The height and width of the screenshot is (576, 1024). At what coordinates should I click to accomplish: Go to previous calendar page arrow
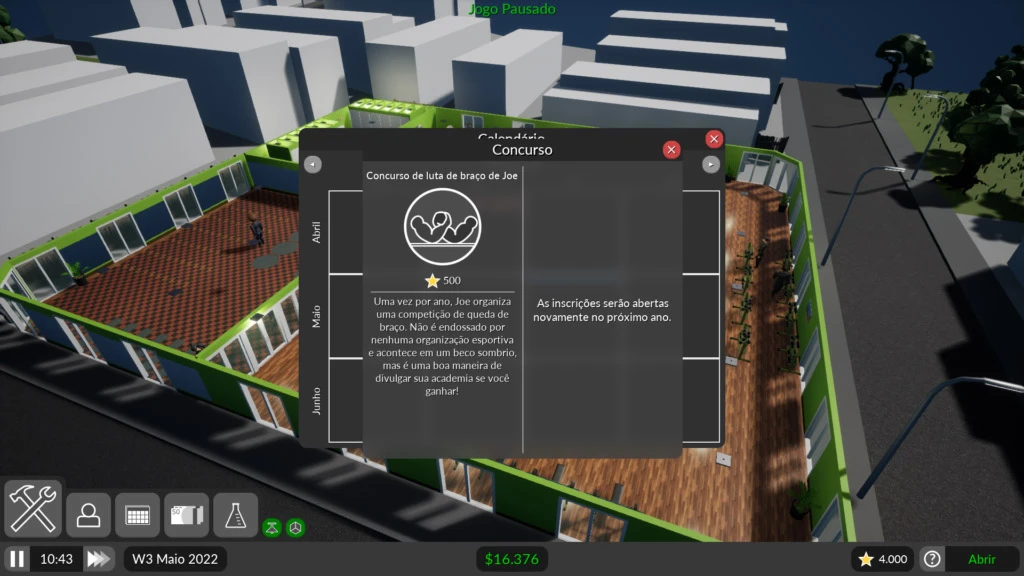[x=313, y=164]
